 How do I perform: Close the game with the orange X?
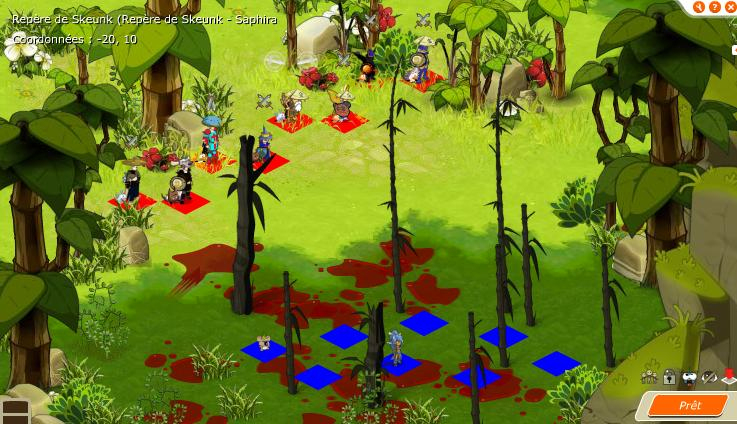coord(730,7)
